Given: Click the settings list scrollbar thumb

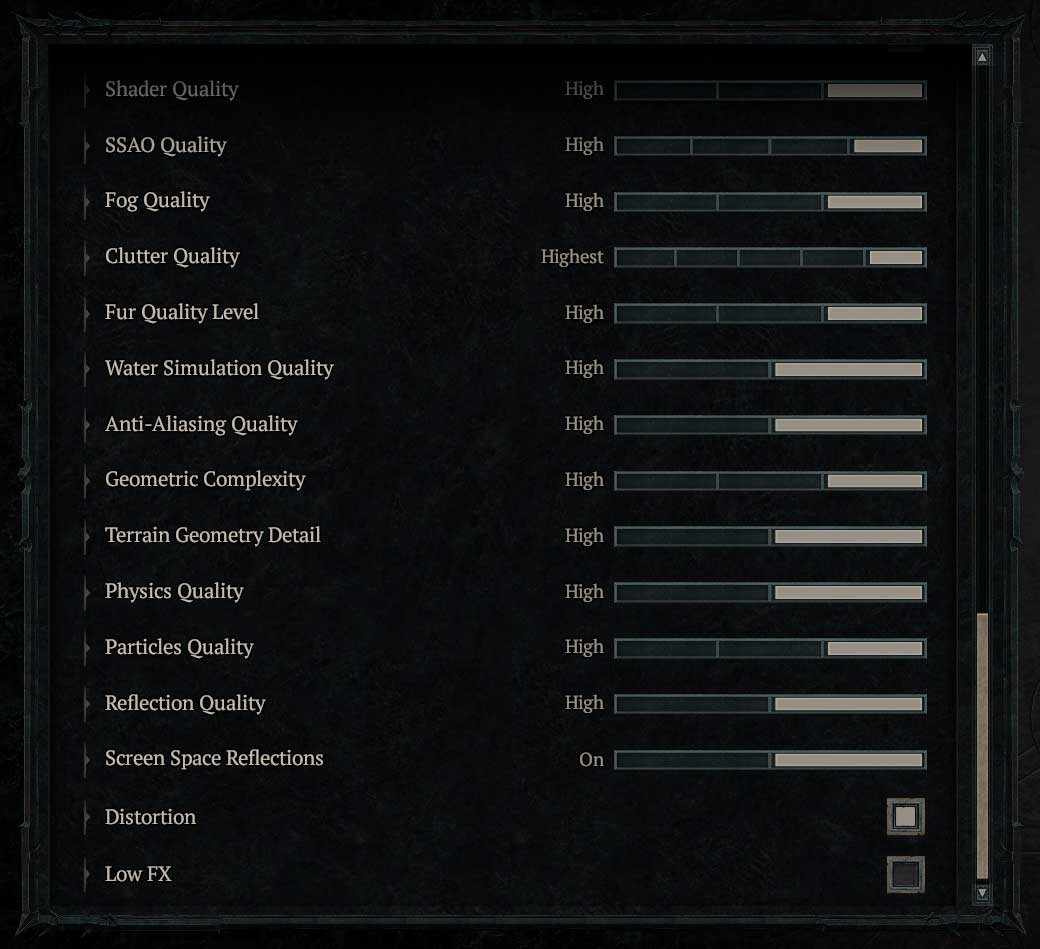Looking at the screenshot, I should tap(982, 745).
